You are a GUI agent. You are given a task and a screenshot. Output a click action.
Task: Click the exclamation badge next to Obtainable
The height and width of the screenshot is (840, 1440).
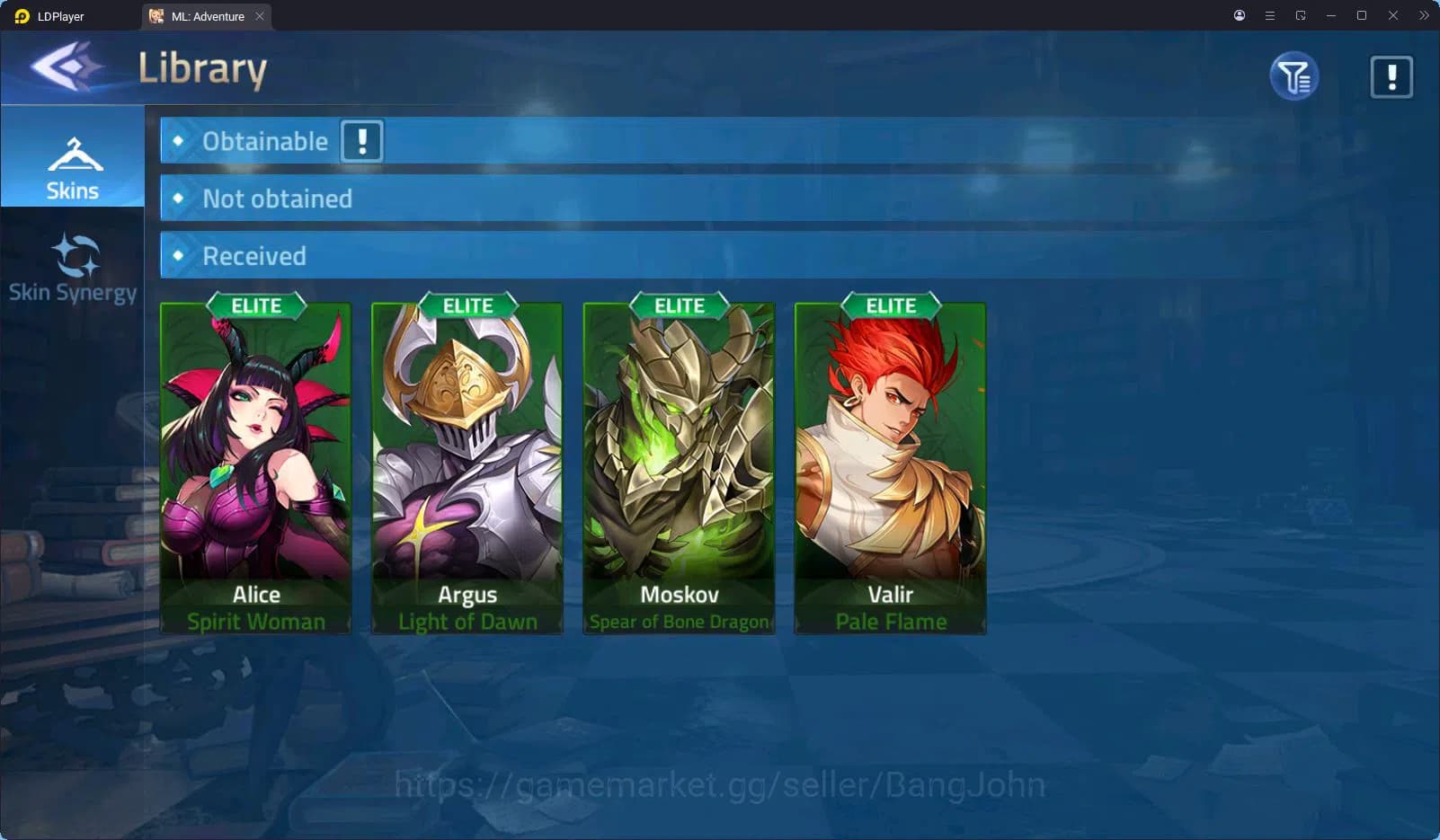tap(361, 140)
